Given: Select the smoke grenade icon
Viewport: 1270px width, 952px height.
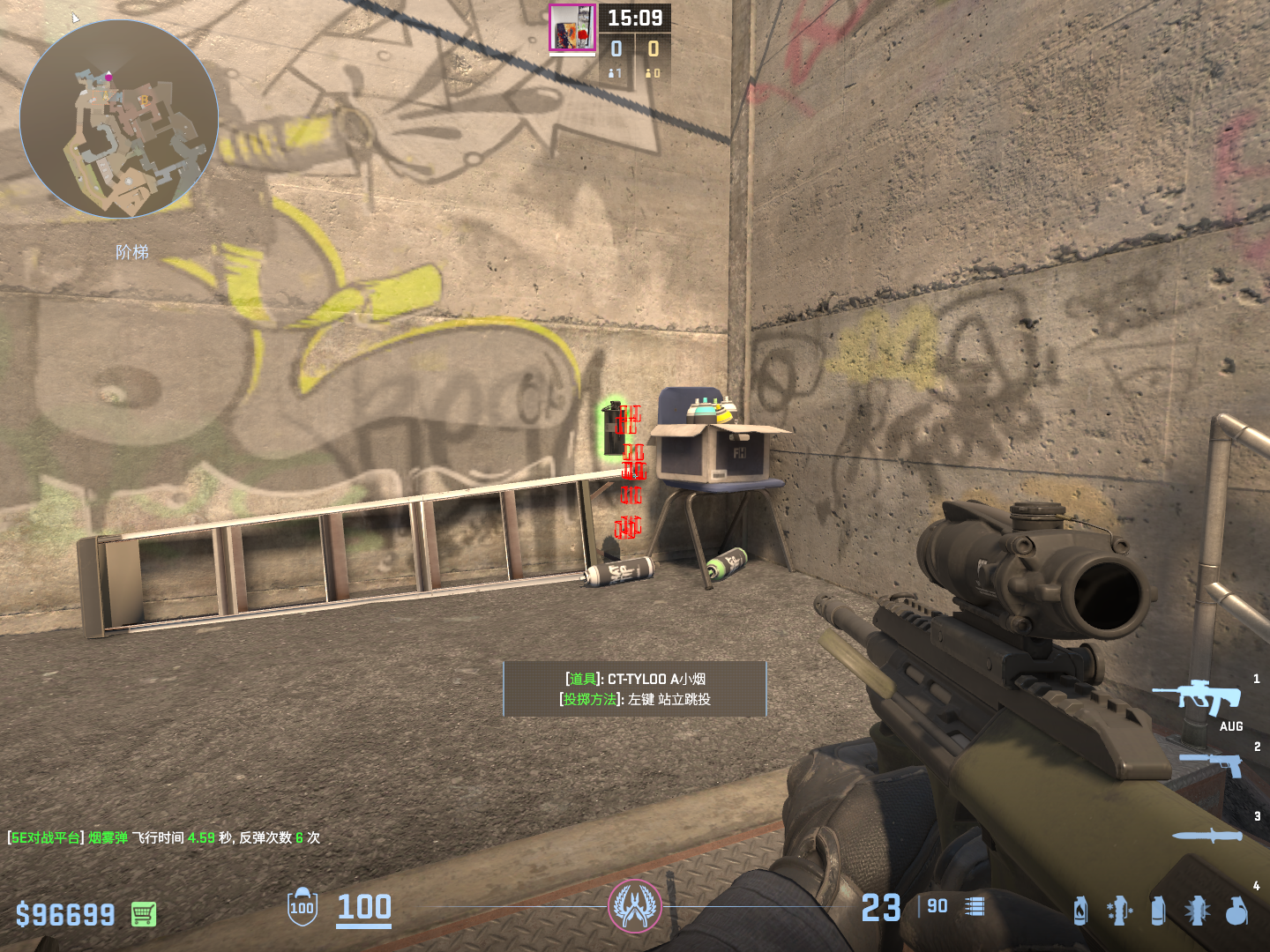Looking at the screenshot, I should click(1158, 911).
